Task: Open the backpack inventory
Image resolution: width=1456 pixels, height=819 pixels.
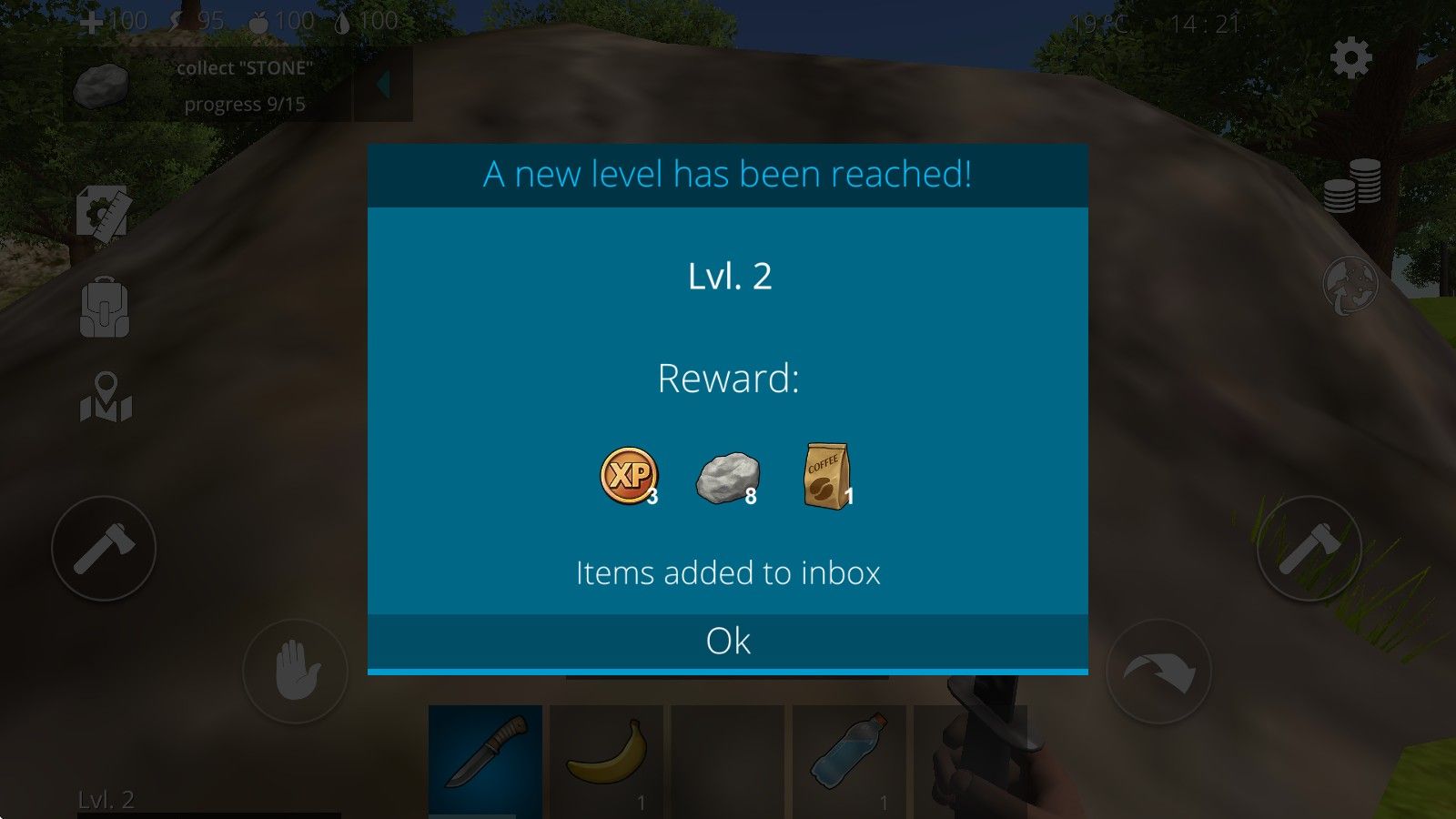Action: coord(105,308)
